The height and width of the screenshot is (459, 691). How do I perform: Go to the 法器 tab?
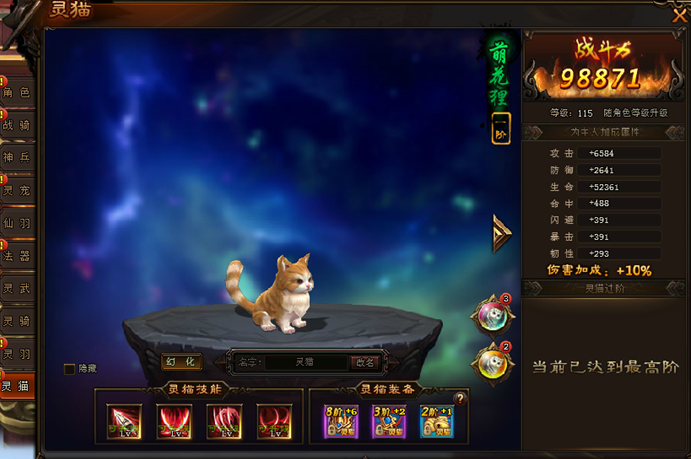click(x=17, y=256)
